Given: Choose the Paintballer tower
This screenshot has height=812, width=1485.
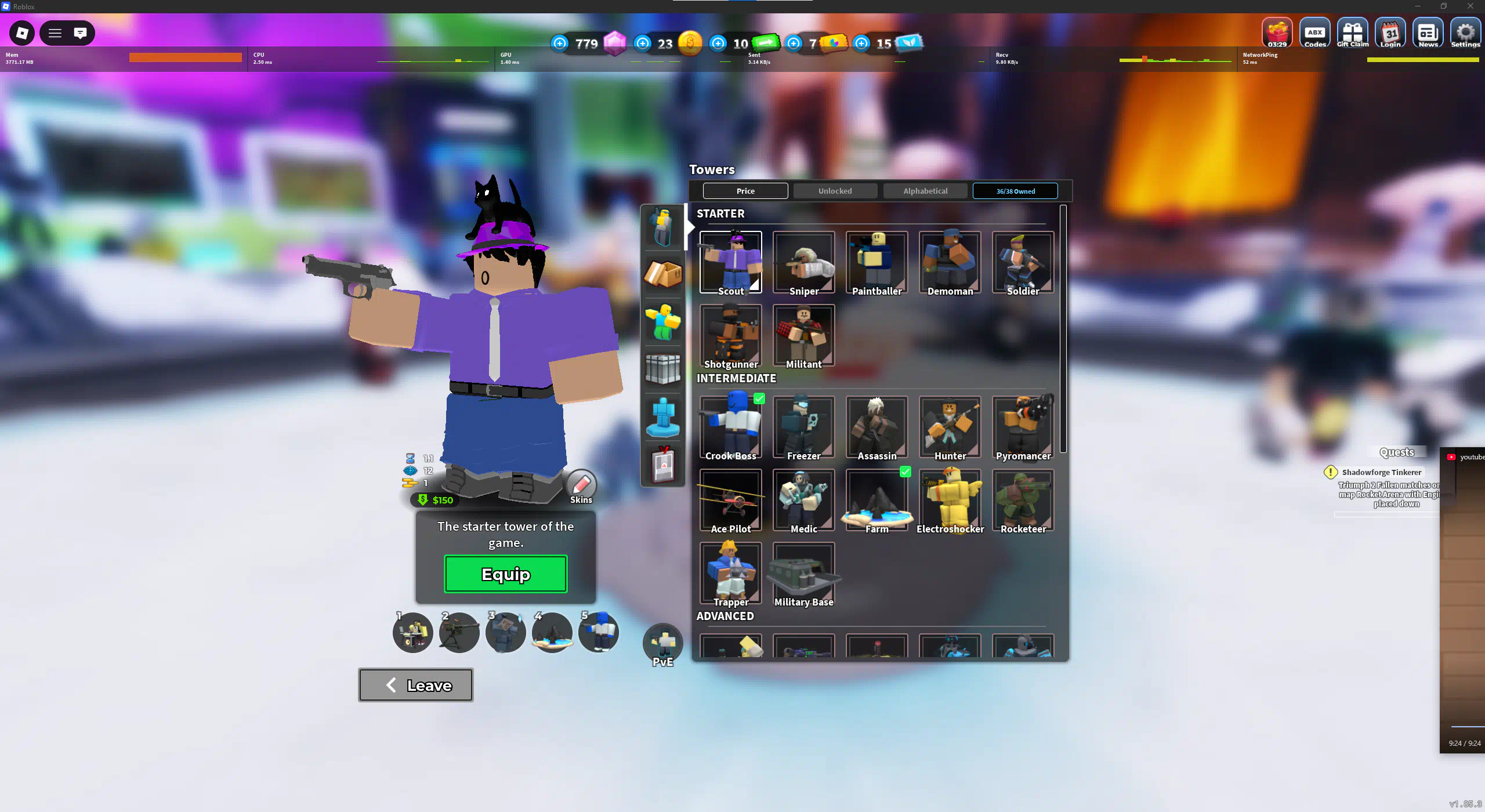Looking at the screenshot, I should coord(876,262).
